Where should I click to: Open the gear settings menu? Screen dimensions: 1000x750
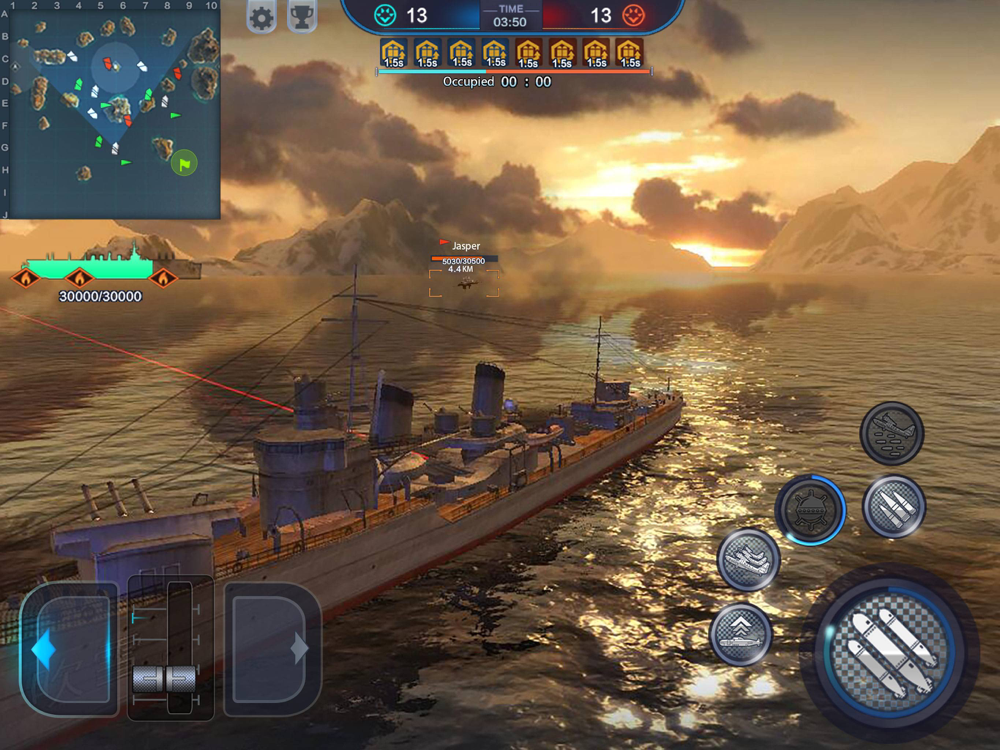click(x=261, y=17)
